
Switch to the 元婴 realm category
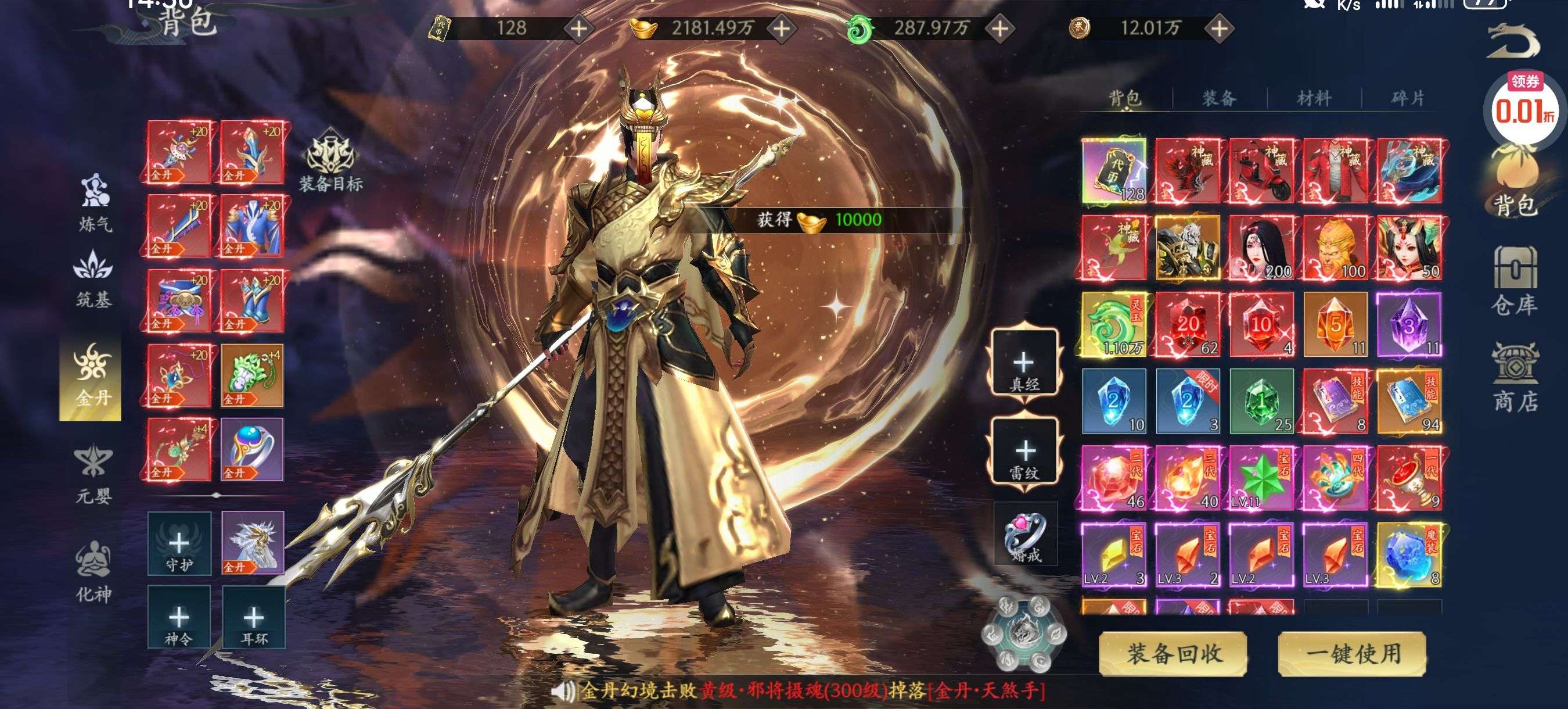click(93, 475)
